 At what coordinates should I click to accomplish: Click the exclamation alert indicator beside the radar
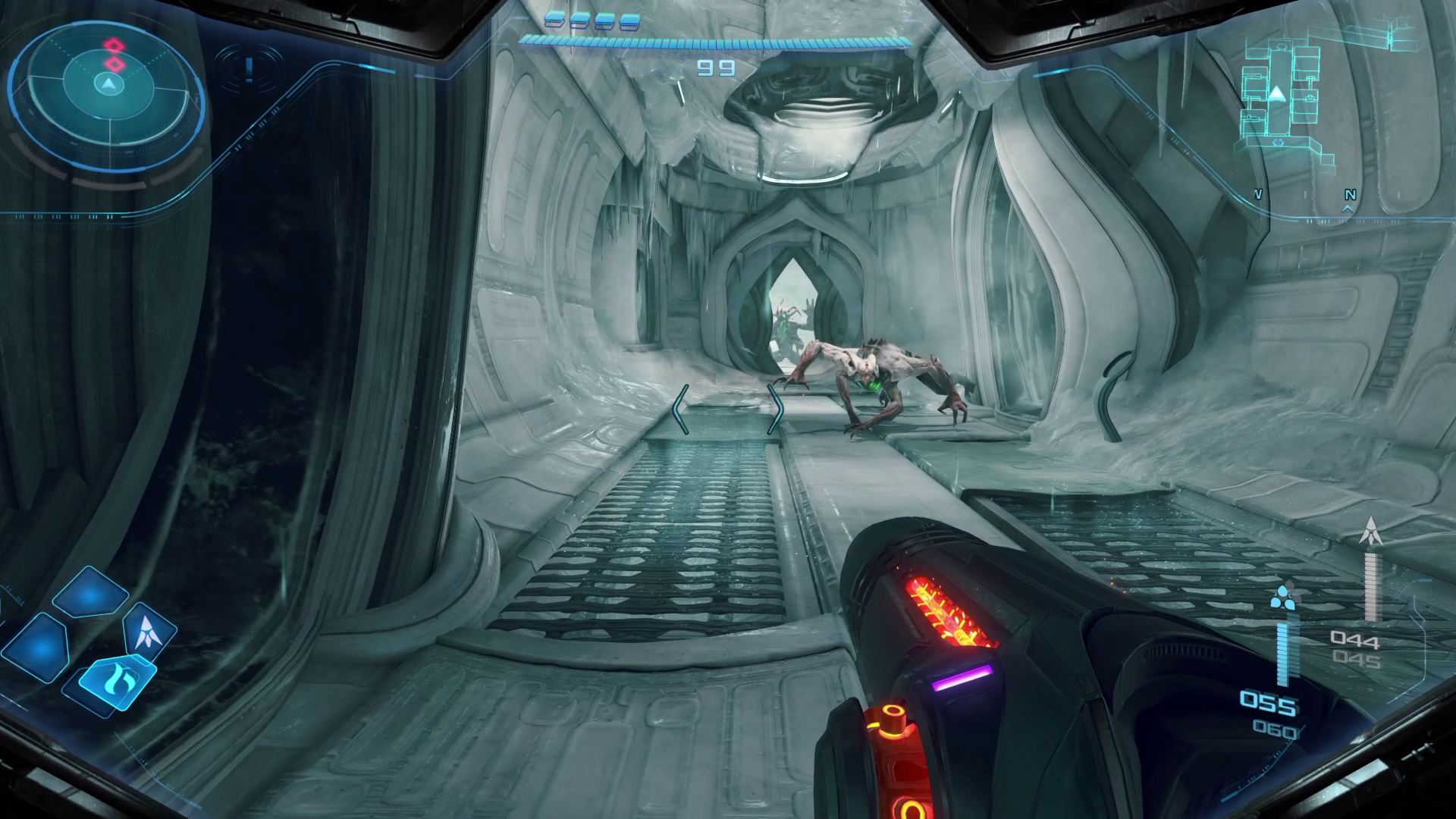click(x=249, y=68)
